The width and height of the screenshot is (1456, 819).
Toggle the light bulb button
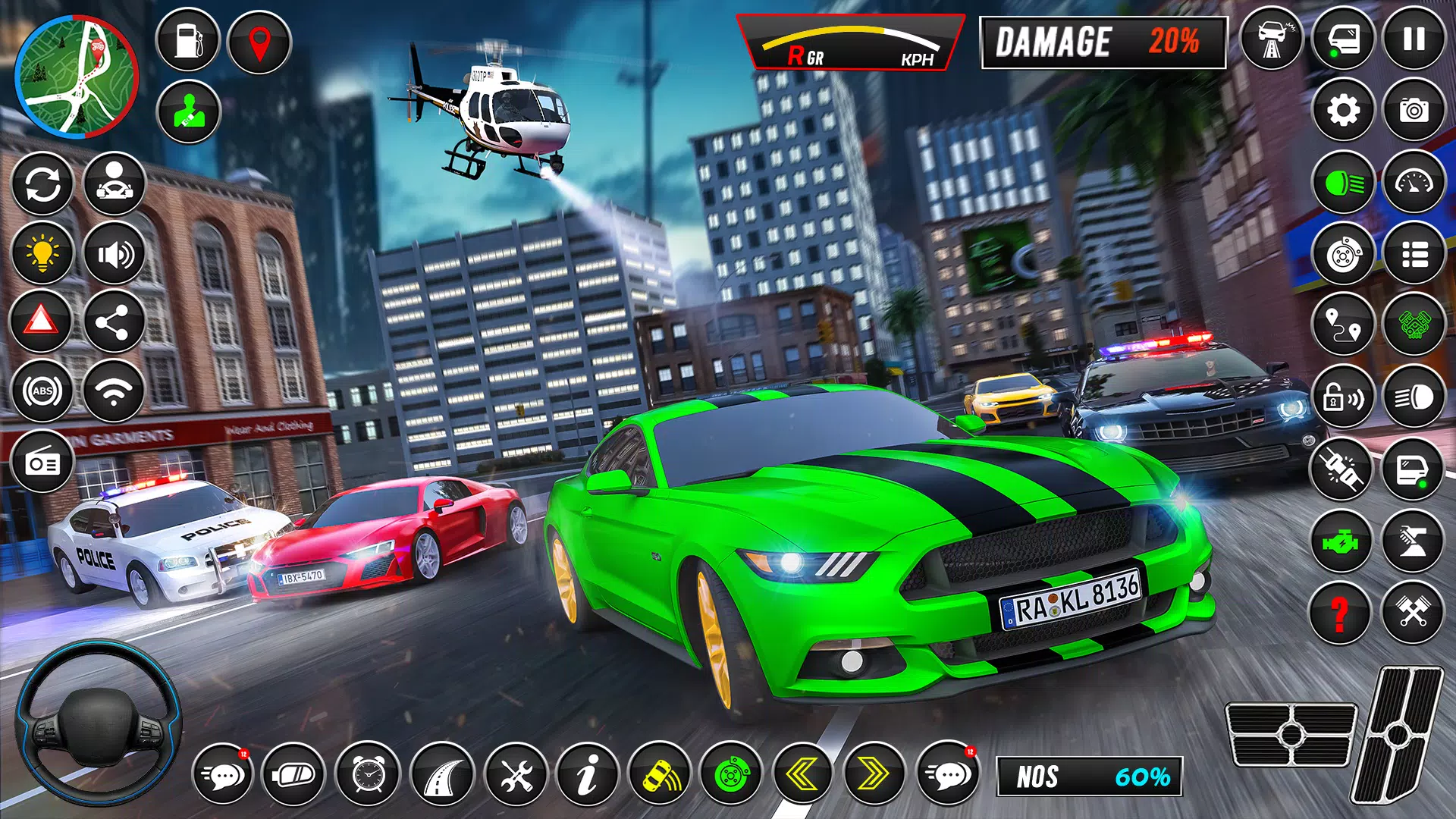[x=42, y=253]
